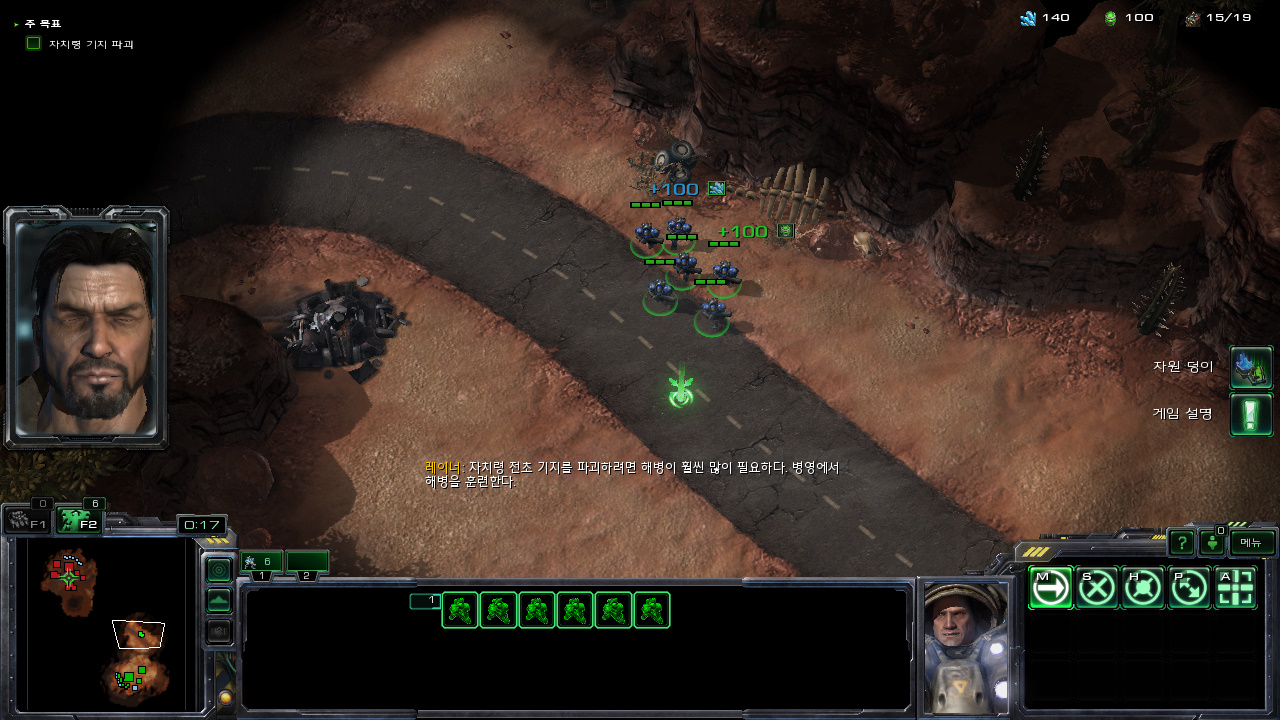Image resolution: width=1280 pixels, height=720 pixels.
Task: Select the Hold Position command
Action: 1143,588
